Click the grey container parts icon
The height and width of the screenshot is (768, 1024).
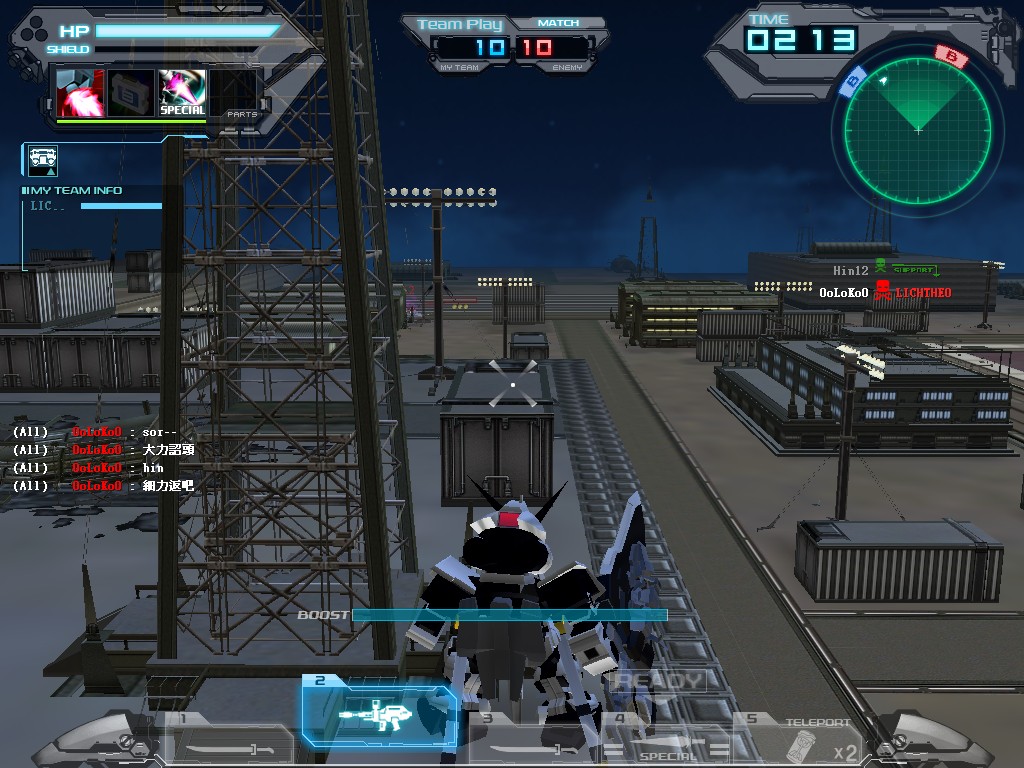click(x=131, y=93)
